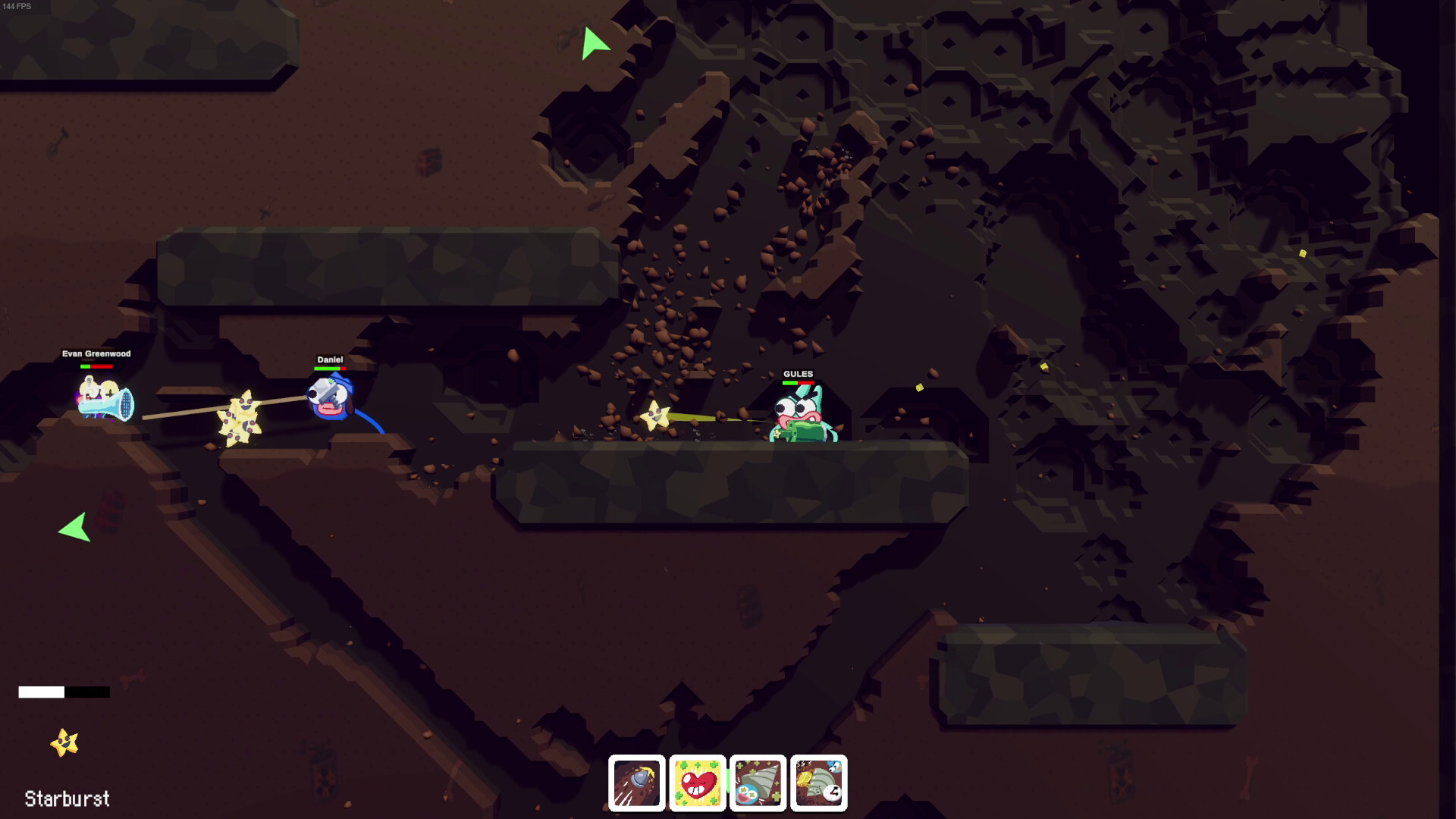Click the Starburst label text
Image resolution: width=1456 pixels, height=819 pixels.
65,799
